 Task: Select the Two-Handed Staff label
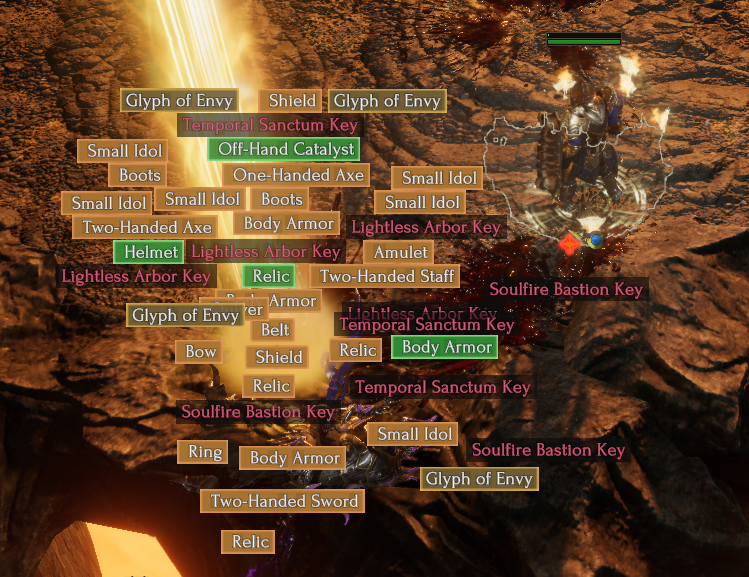[387, 276]
